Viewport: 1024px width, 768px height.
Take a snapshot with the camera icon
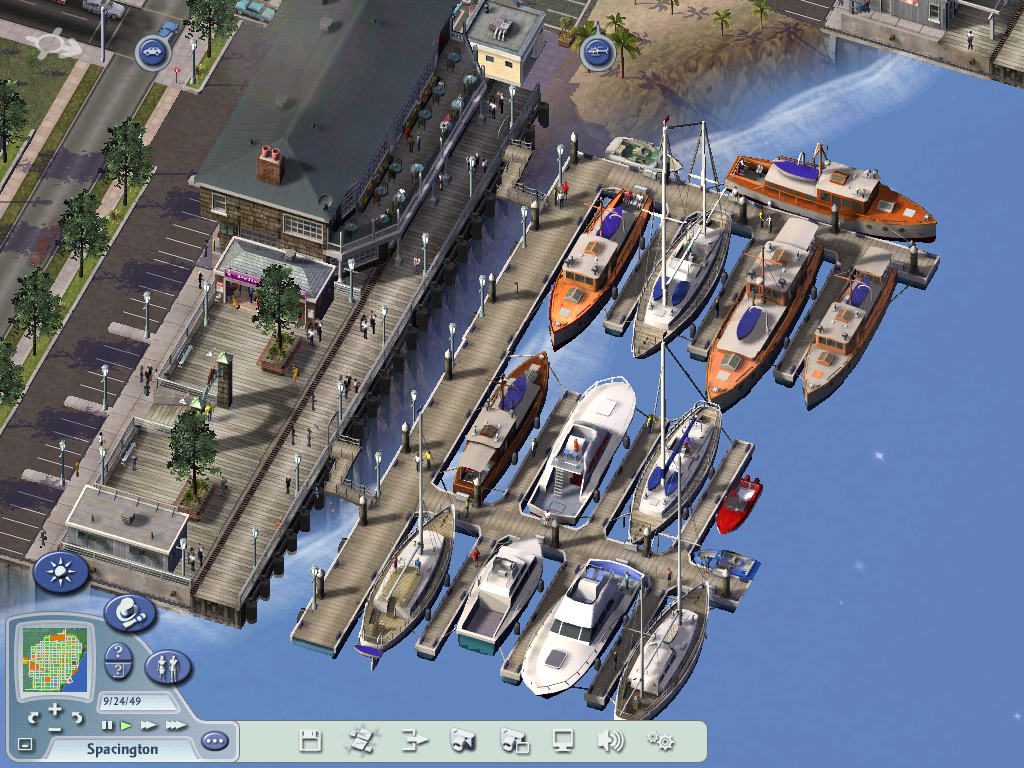pos(462,741)
